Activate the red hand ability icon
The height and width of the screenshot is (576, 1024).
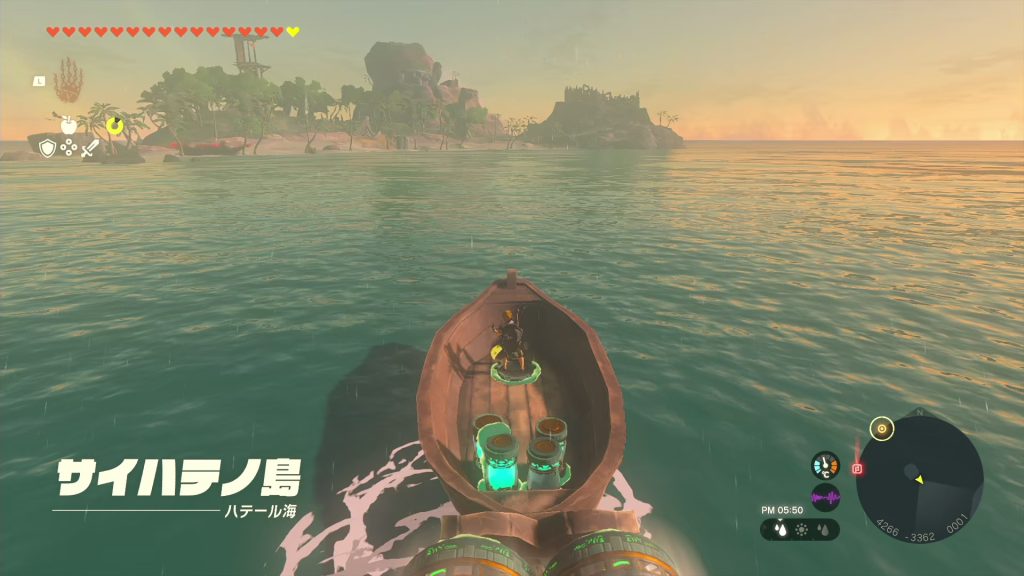pyautogui.click(x=68, y=79)
